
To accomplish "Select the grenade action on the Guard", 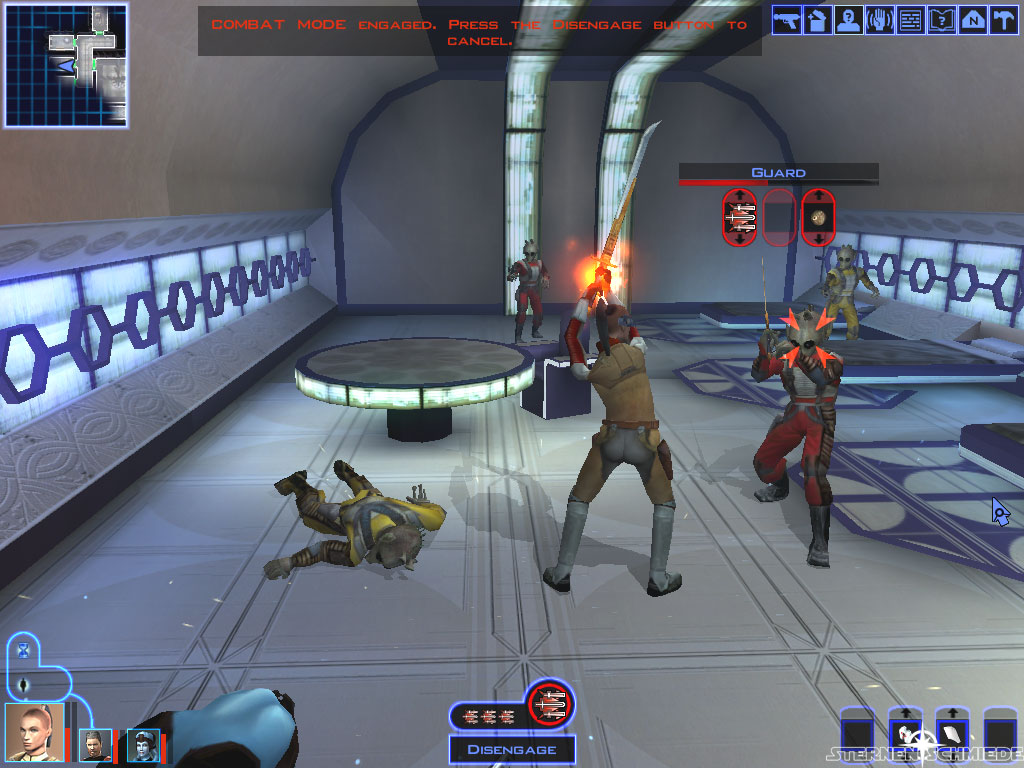I will click(818, 216).
